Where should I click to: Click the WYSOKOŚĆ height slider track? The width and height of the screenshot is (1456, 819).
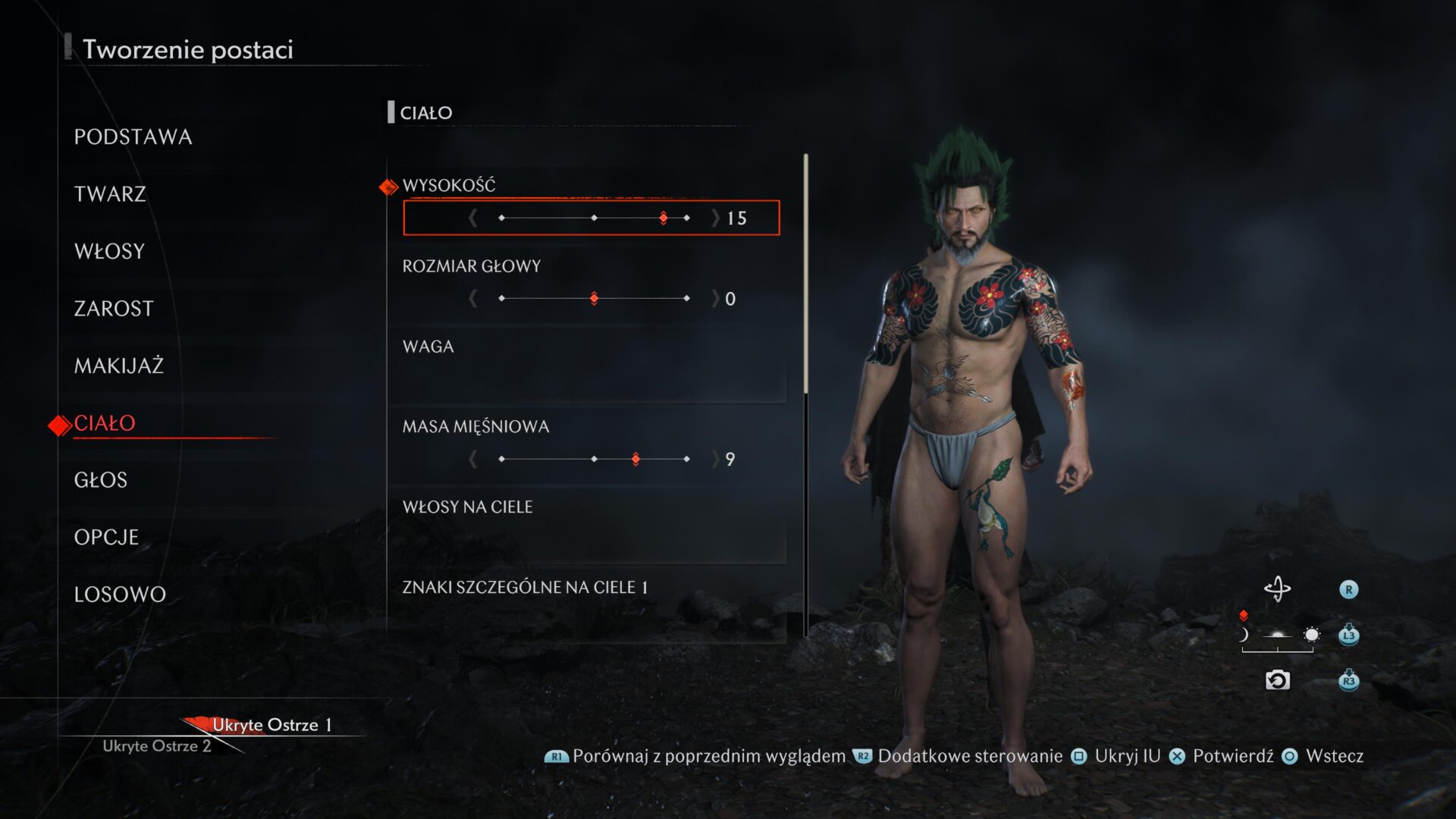(594, 218)
